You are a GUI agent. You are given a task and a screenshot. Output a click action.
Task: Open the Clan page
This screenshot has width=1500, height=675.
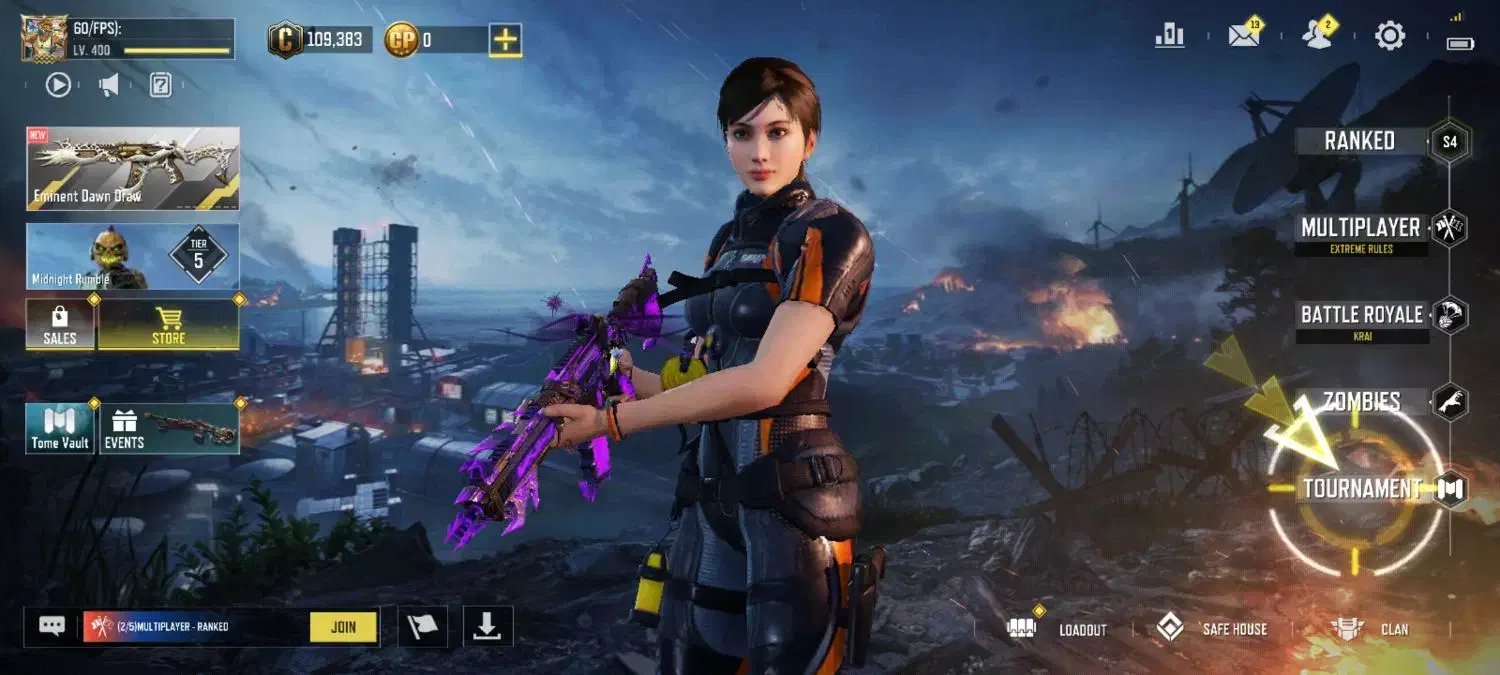[1370, 629]
